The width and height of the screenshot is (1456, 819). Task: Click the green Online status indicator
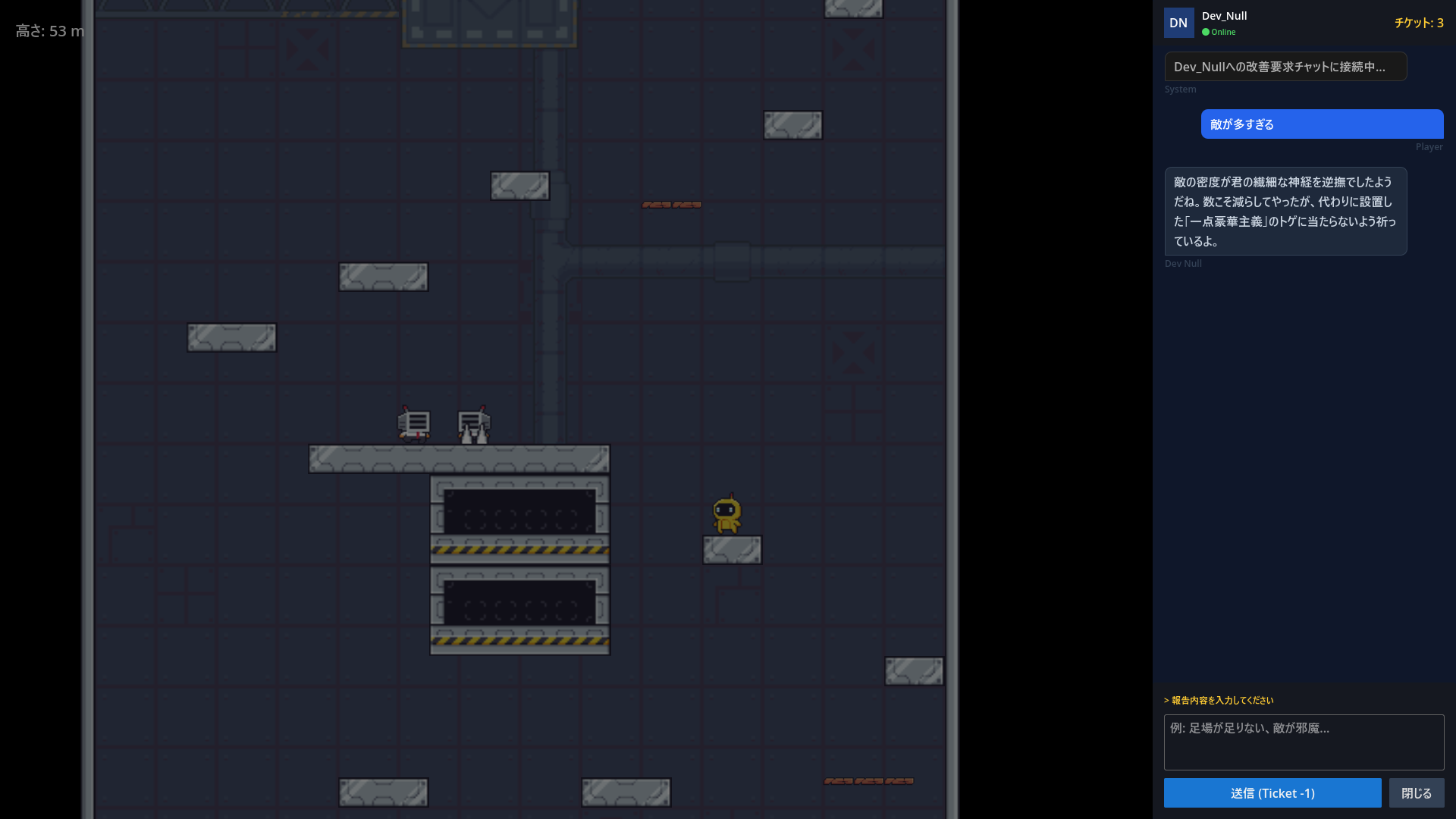click(x=1206, y=32)
